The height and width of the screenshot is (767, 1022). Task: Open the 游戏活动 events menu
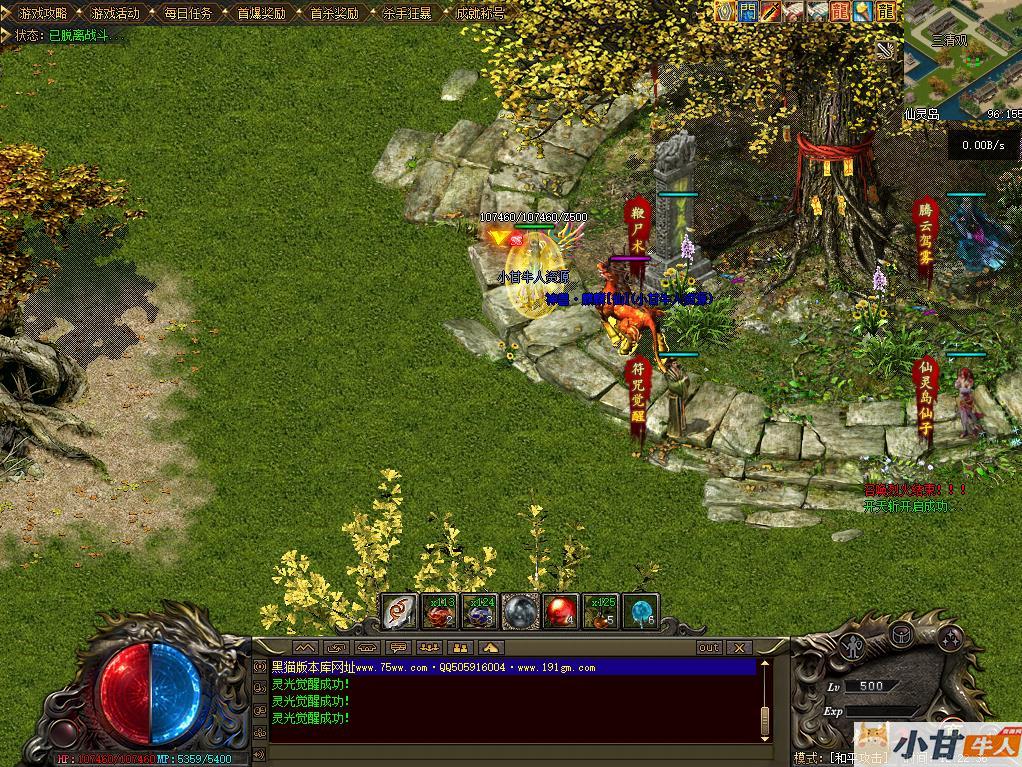115,14
